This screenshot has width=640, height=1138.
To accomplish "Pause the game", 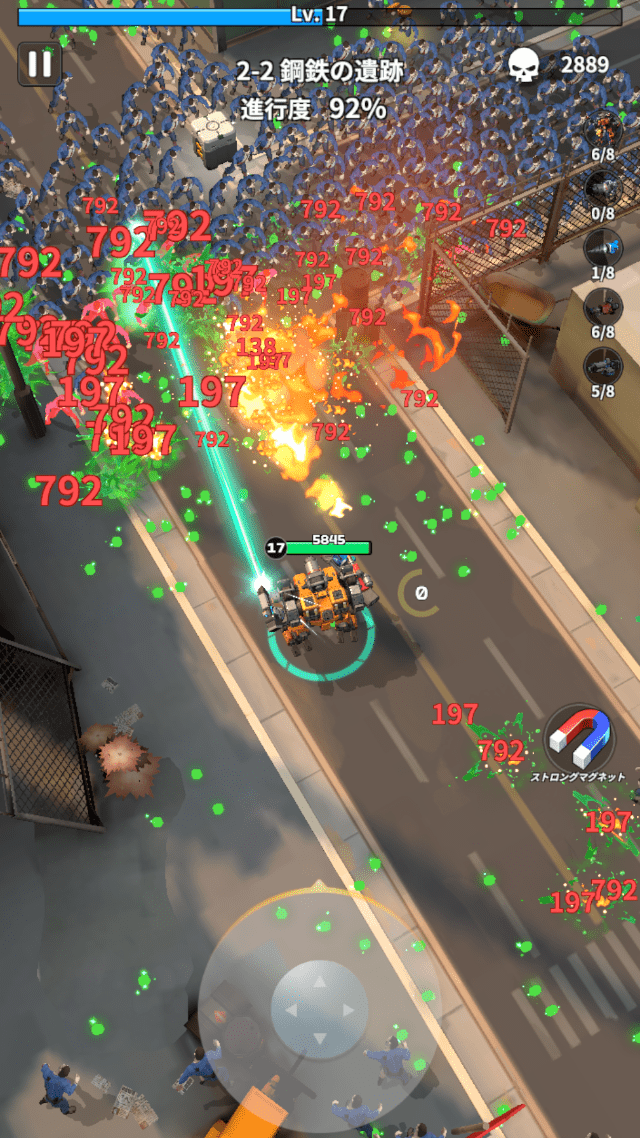I will [40, 65].
